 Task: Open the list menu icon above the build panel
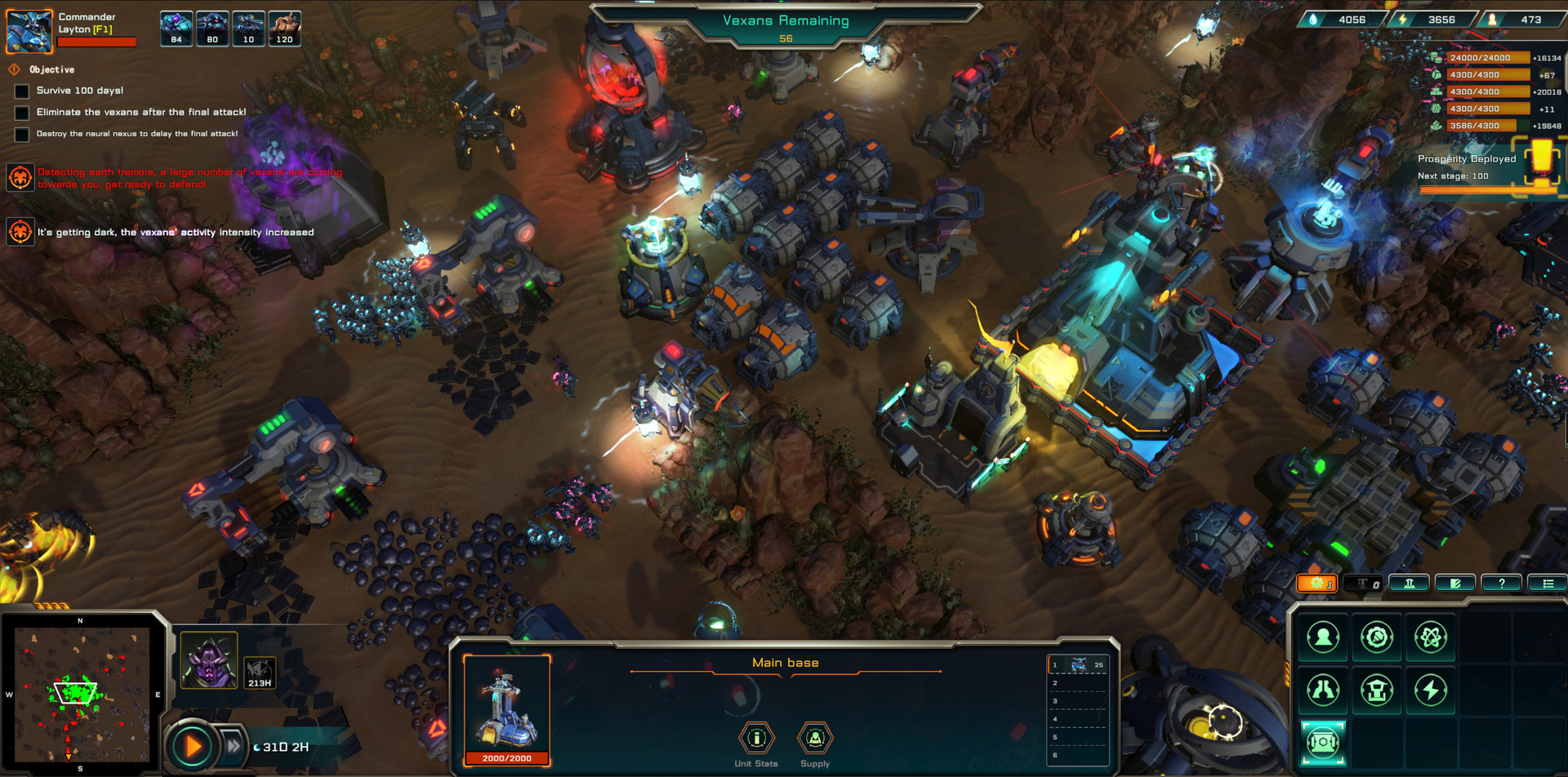coord(1548,583)
